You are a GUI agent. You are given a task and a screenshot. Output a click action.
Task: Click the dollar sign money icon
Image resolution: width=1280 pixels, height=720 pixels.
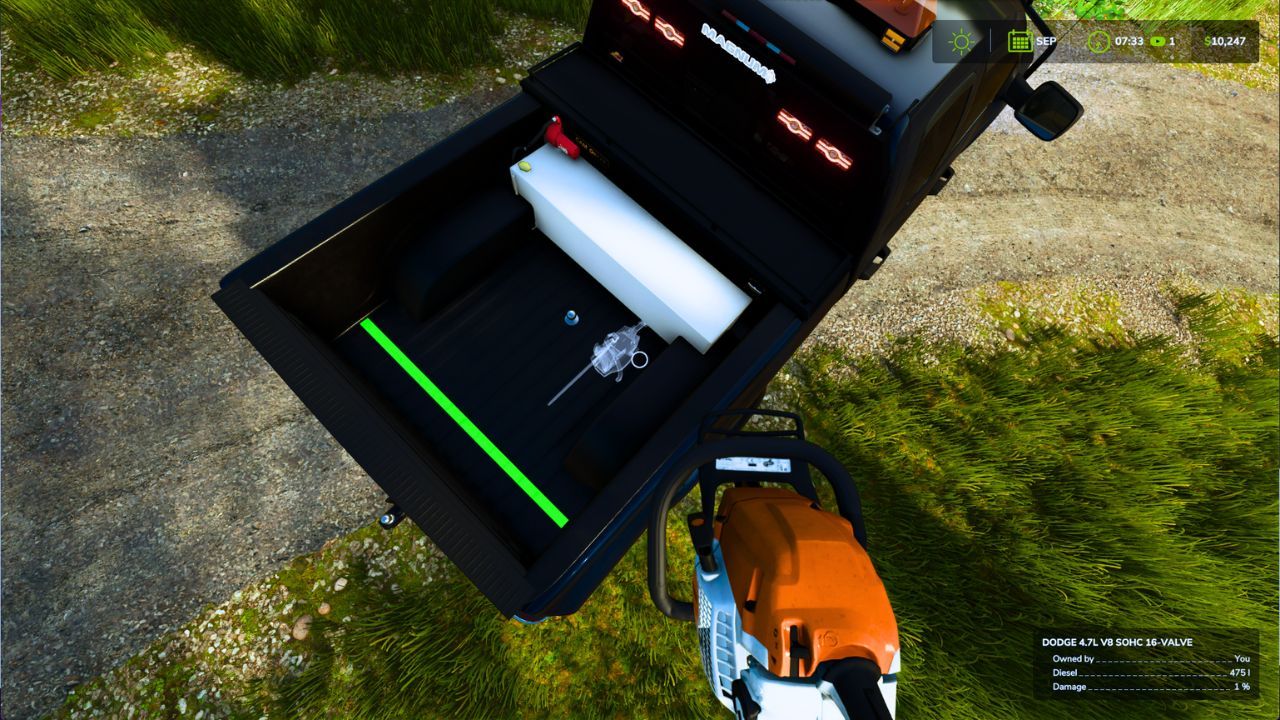[x=1206, y=40]
